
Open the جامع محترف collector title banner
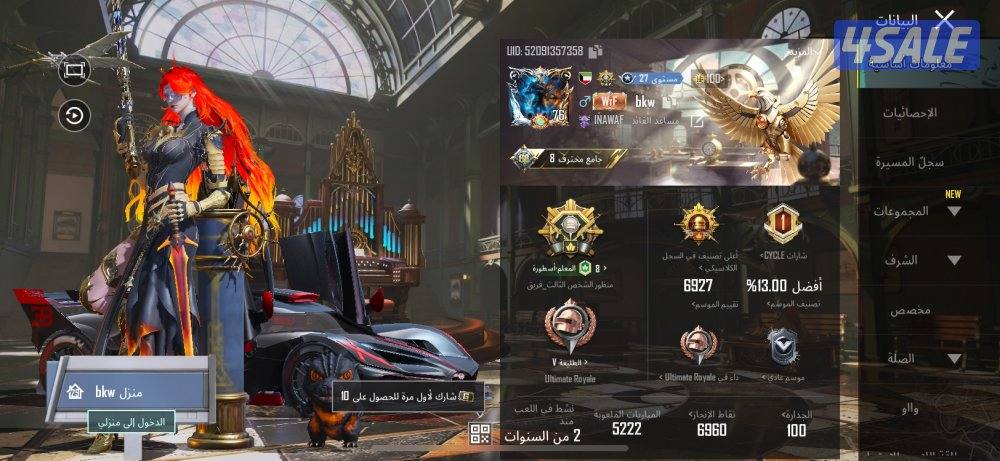point(570,158)
